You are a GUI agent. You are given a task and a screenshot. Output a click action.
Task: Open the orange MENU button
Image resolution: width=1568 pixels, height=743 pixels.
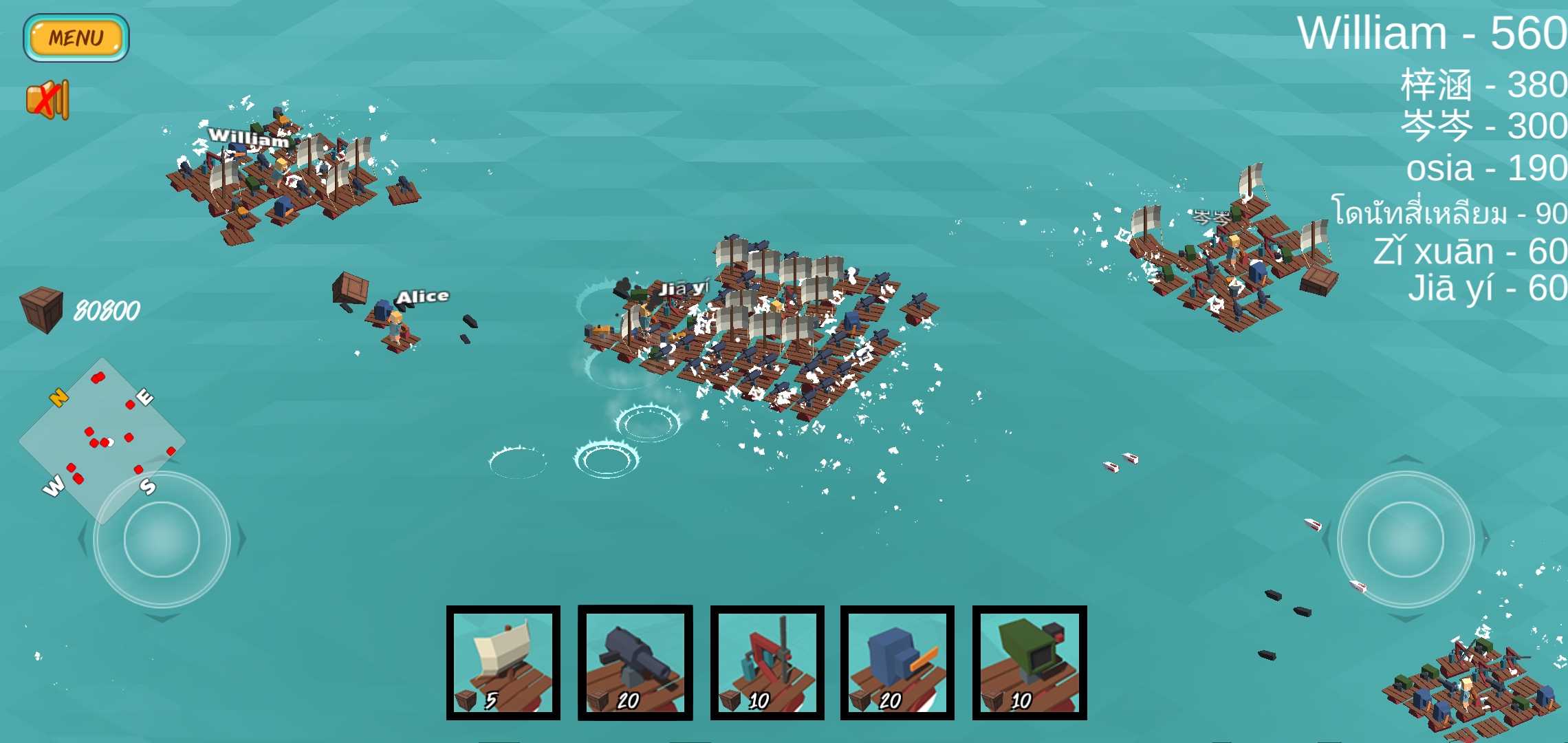76,38
